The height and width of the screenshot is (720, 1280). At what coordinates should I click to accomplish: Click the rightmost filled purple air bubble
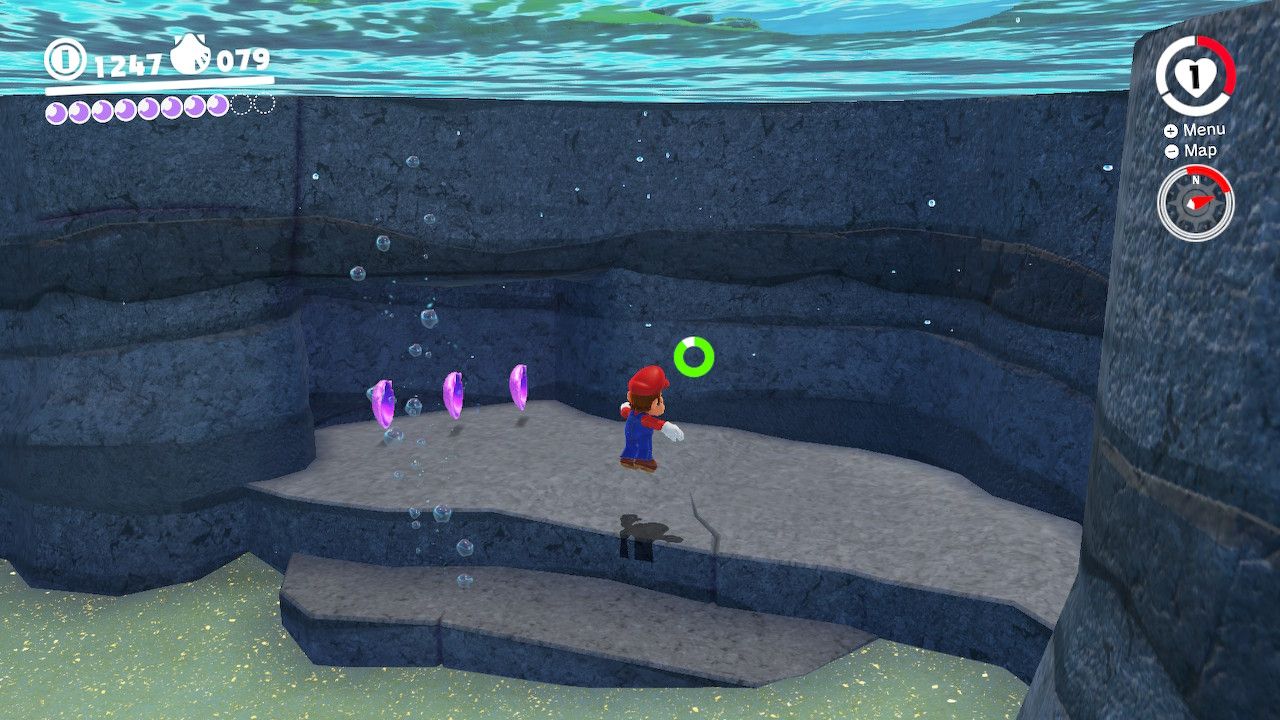pyautogui.click(x=217, y=108)
